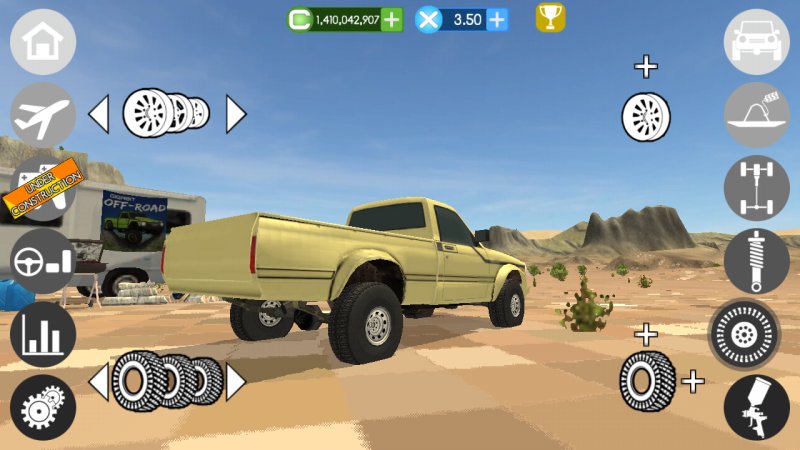800x450 pixels.
Task: Select next rim style with right arrow
Action: coord(235,115)
